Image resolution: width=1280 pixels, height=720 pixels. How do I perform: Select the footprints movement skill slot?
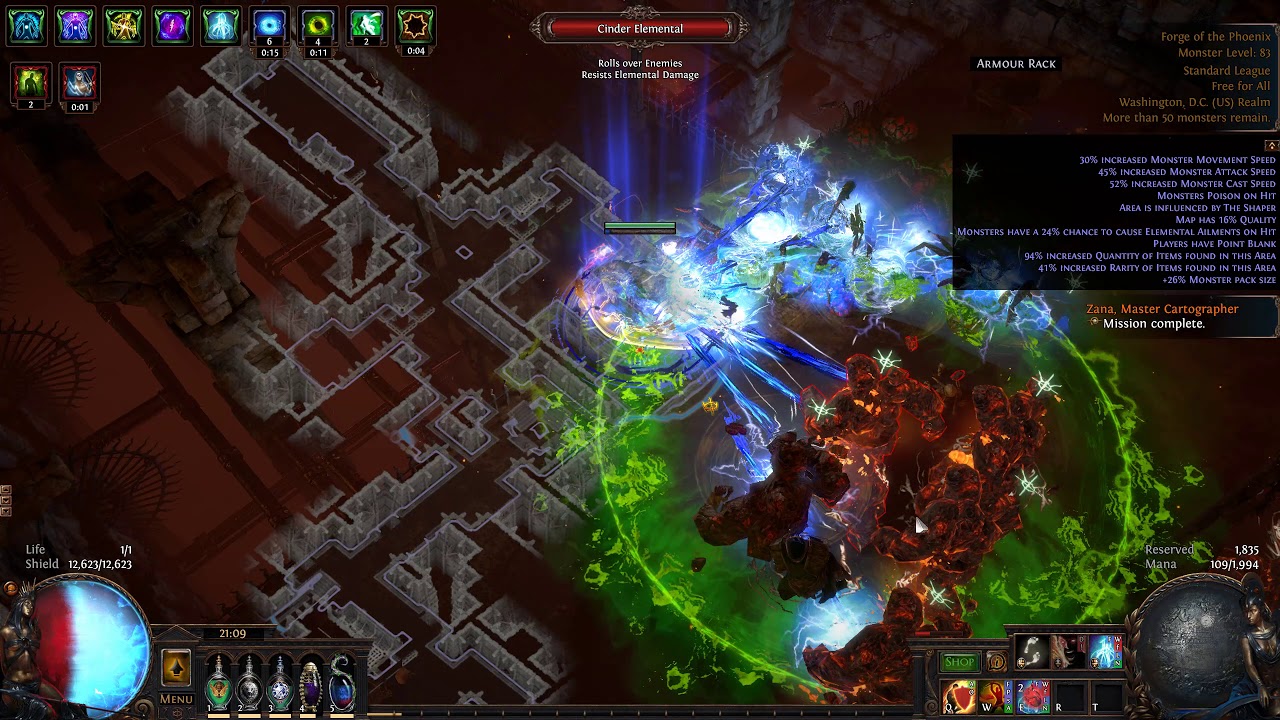pyautogui.click(x=1031, y=653)
